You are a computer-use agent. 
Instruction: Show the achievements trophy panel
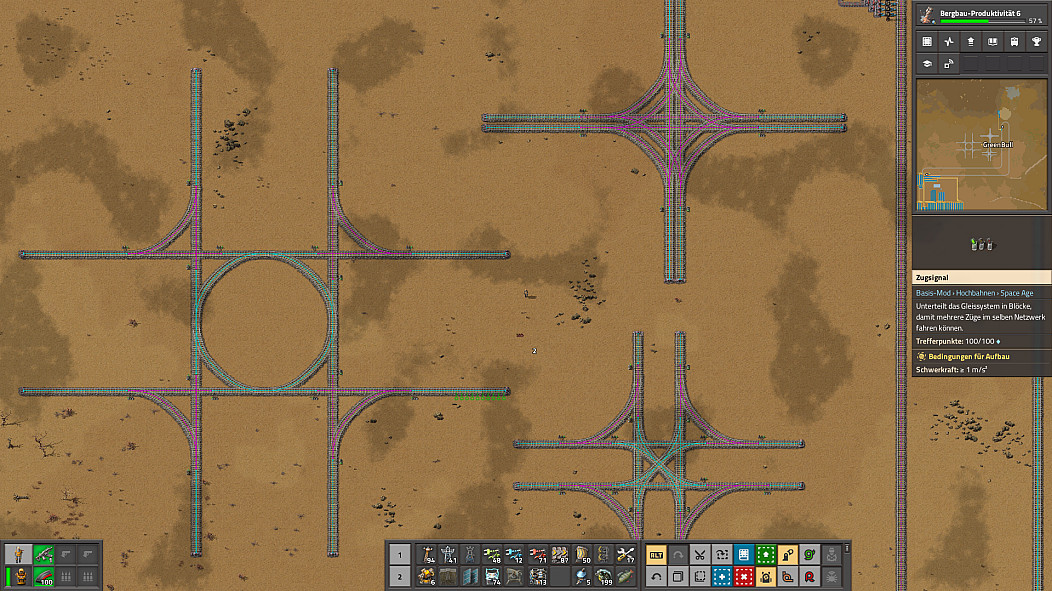(1036, 42)
